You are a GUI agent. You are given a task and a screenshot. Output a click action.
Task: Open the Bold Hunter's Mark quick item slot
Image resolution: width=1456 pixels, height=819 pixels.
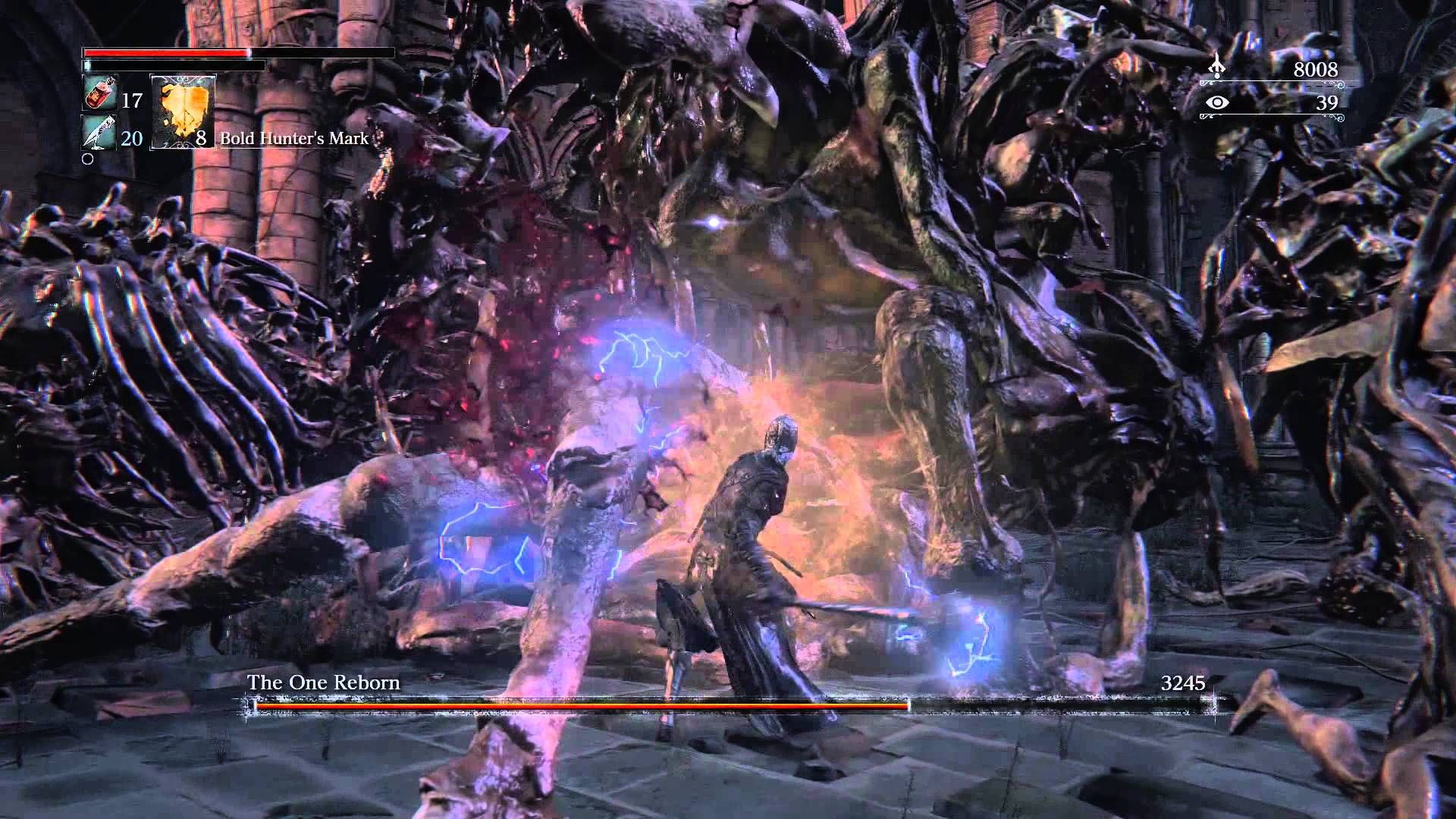pos(182,114)
